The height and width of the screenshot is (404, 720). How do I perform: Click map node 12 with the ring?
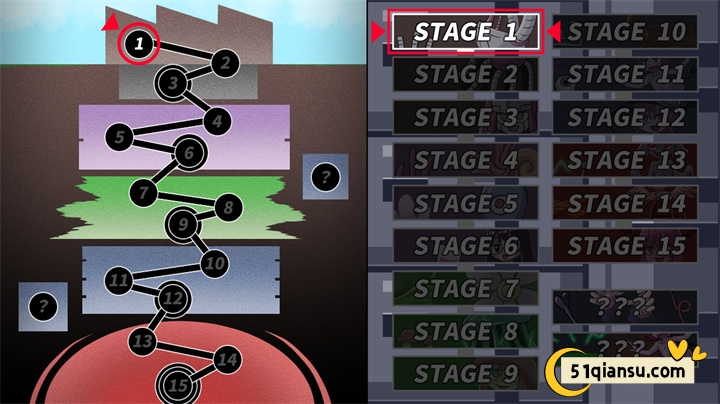pyautogui.click(x=174, y=297)
